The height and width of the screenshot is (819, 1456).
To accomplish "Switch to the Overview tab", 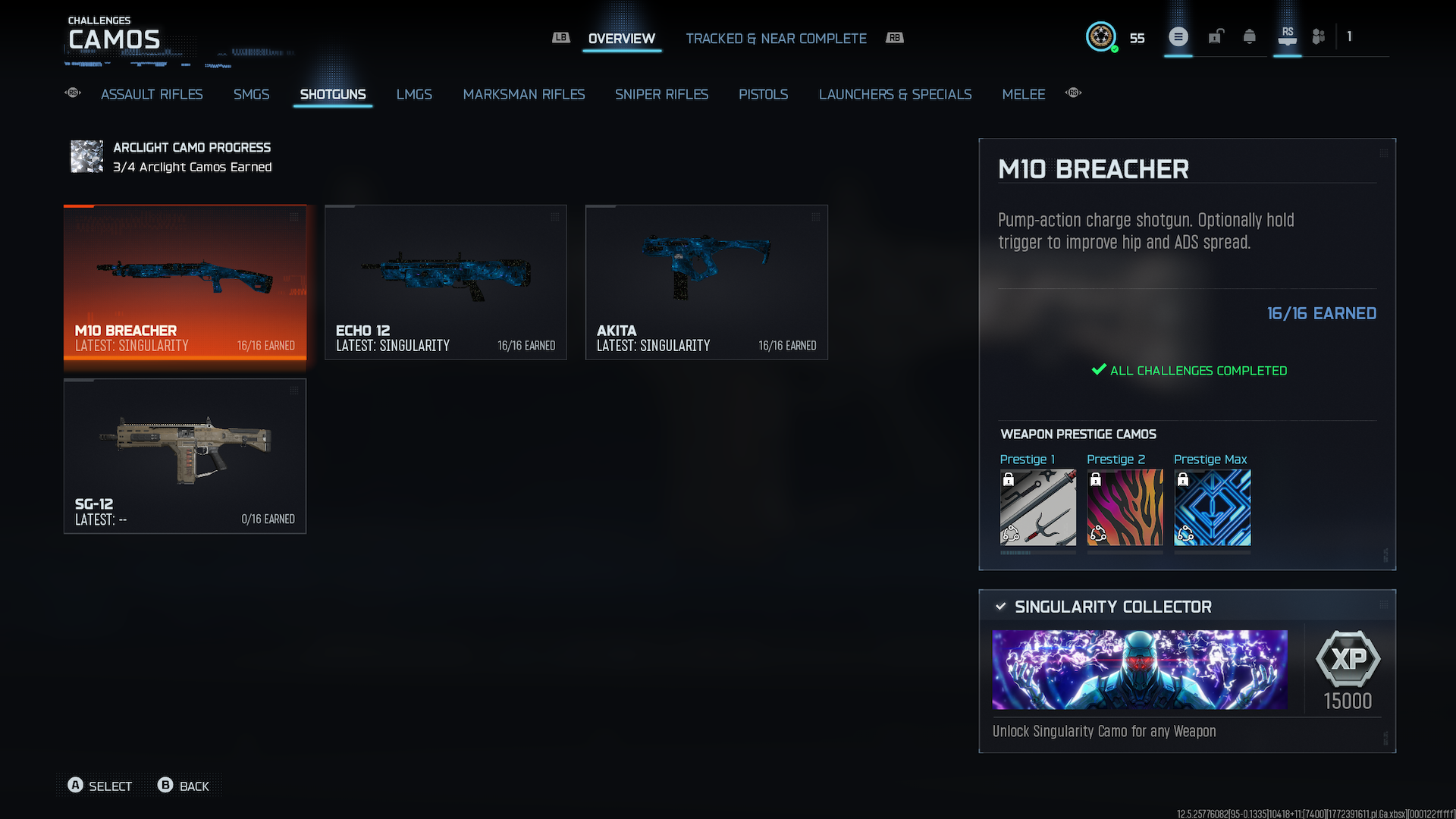I will 621,39.
